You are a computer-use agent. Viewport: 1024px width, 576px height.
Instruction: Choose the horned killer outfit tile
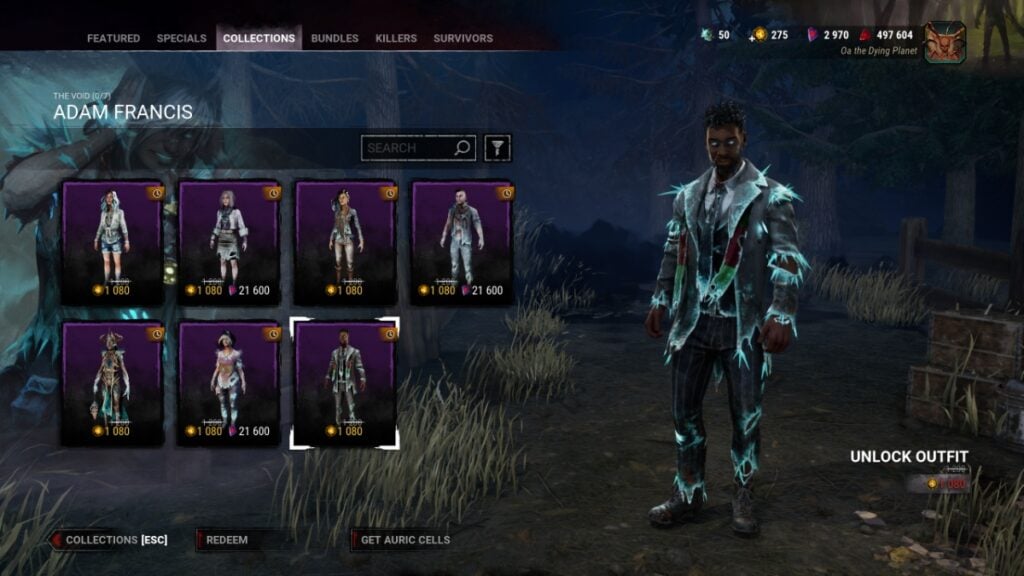click(x=112, y=384)
